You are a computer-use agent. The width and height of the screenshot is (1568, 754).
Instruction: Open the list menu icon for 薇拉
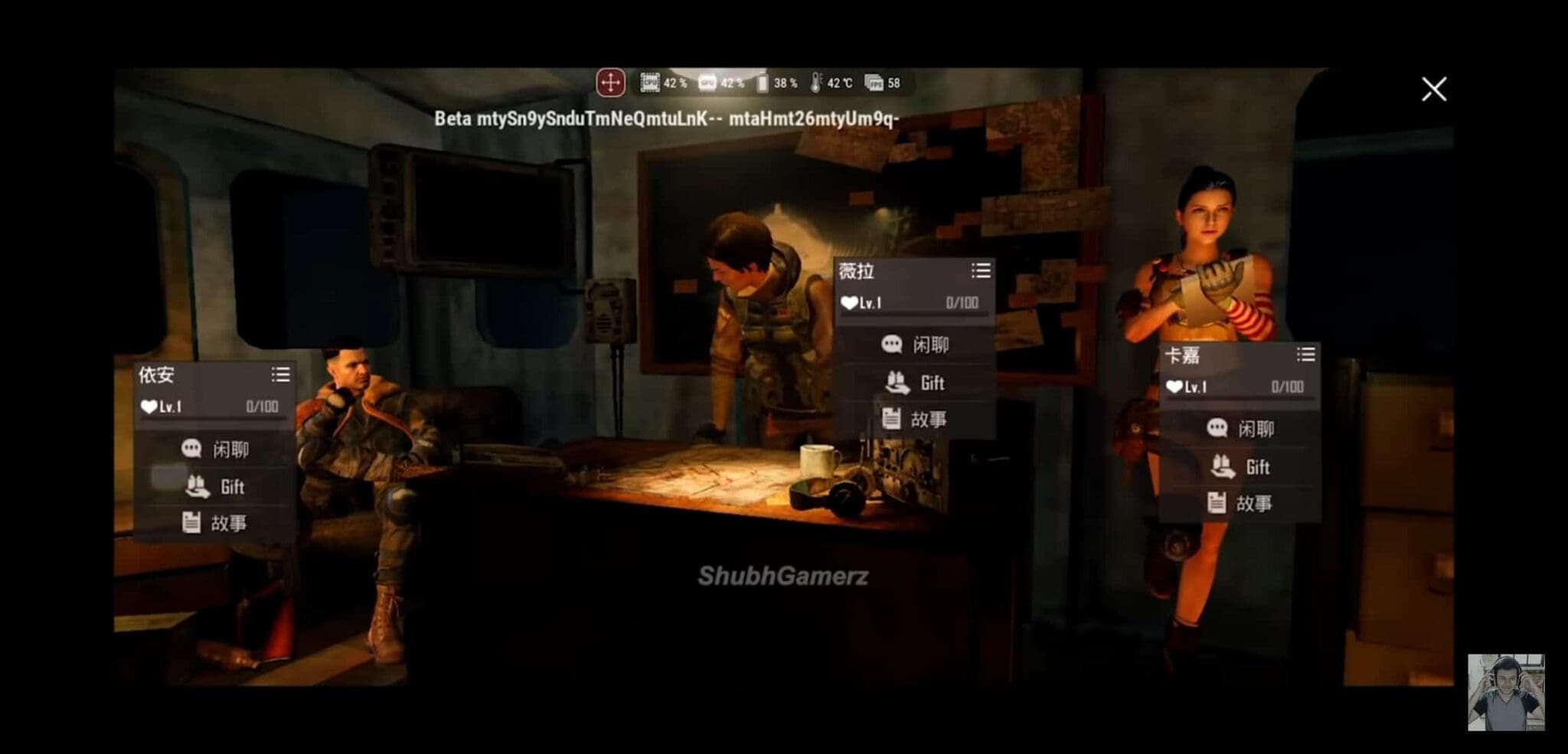[981, 271]
